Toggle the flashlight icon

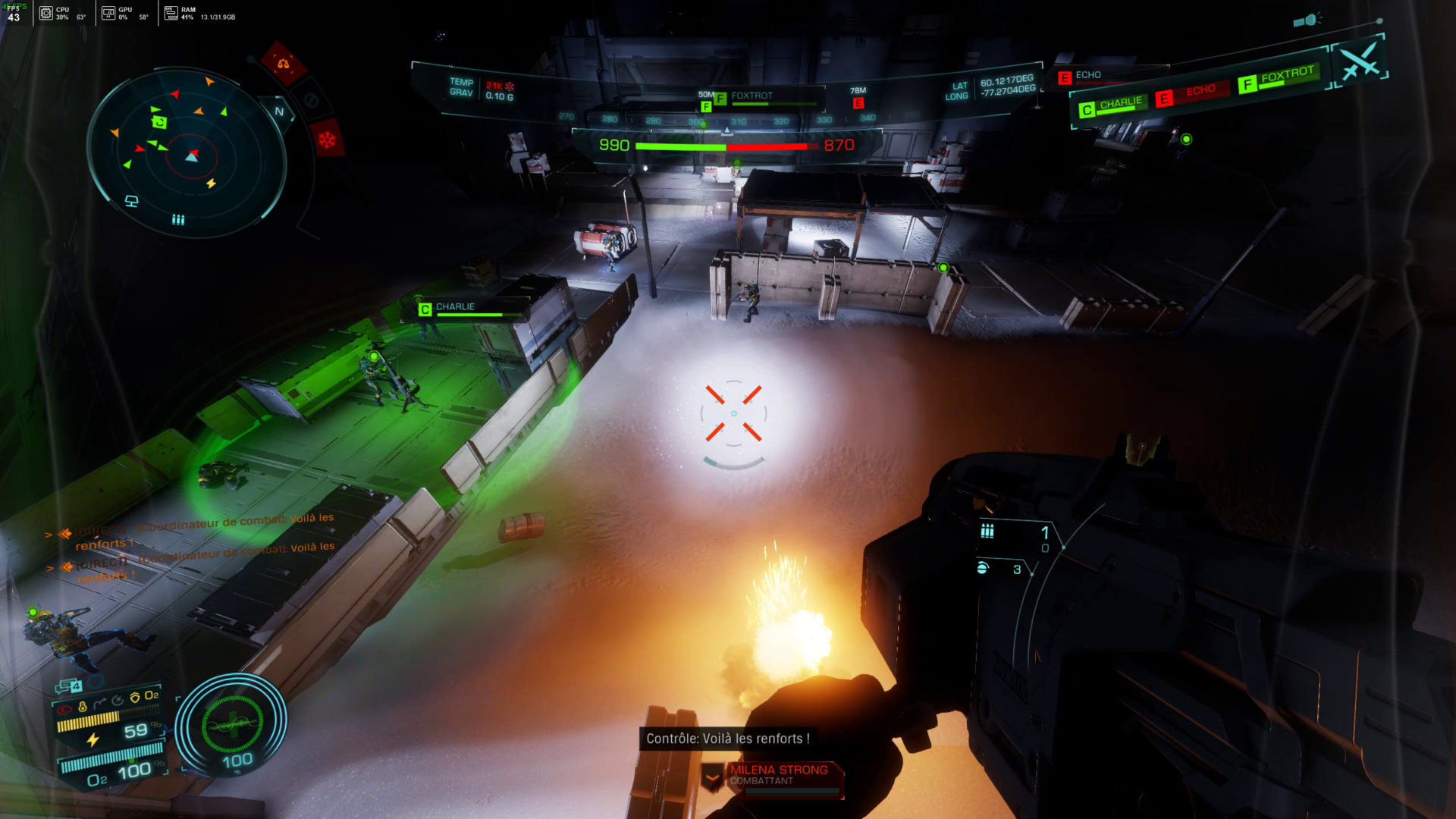click(1307, 20)
